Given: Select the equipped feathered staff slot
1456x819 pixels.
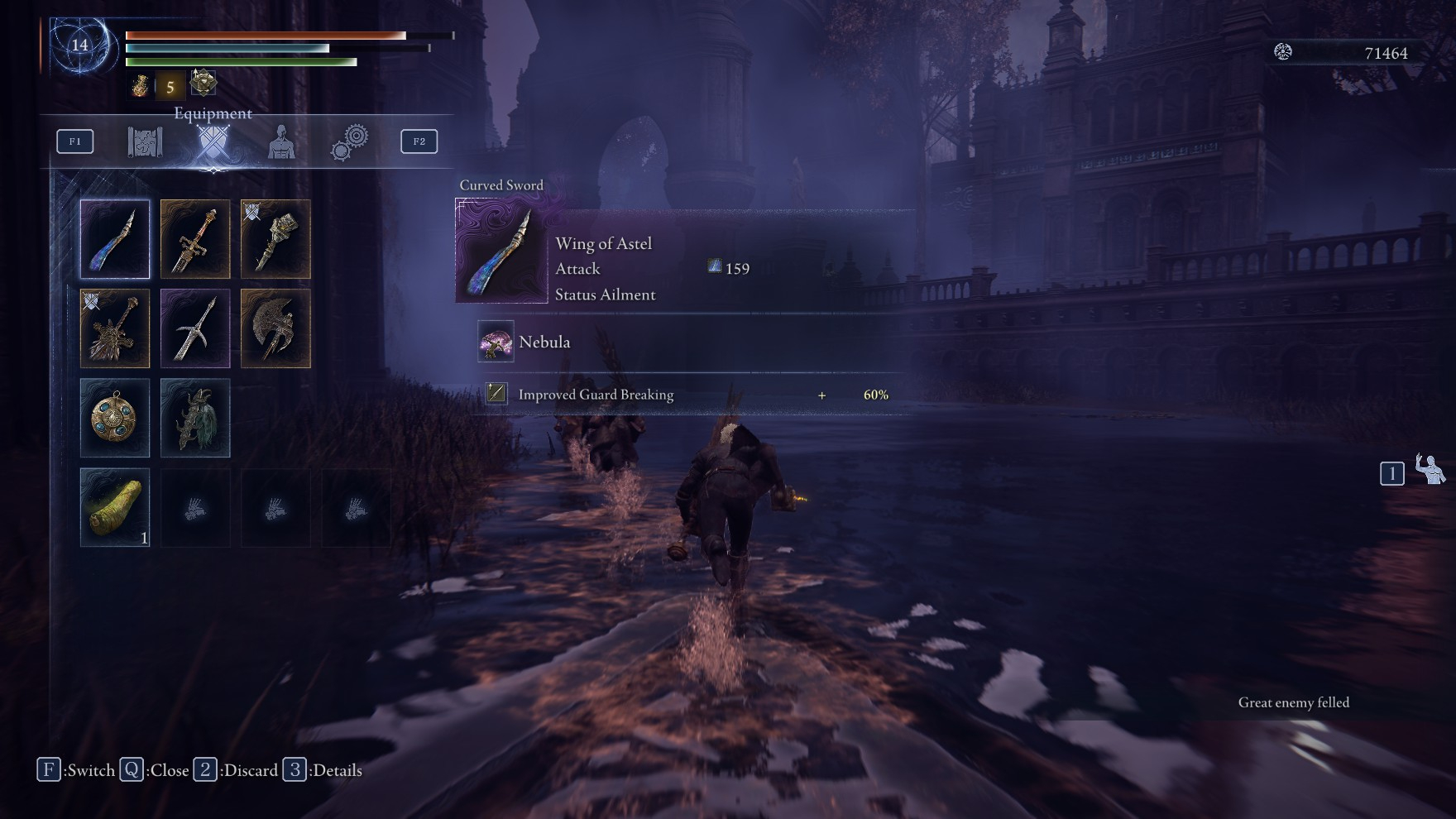Looking at the screenshot, I should click(x=115, y=328).
